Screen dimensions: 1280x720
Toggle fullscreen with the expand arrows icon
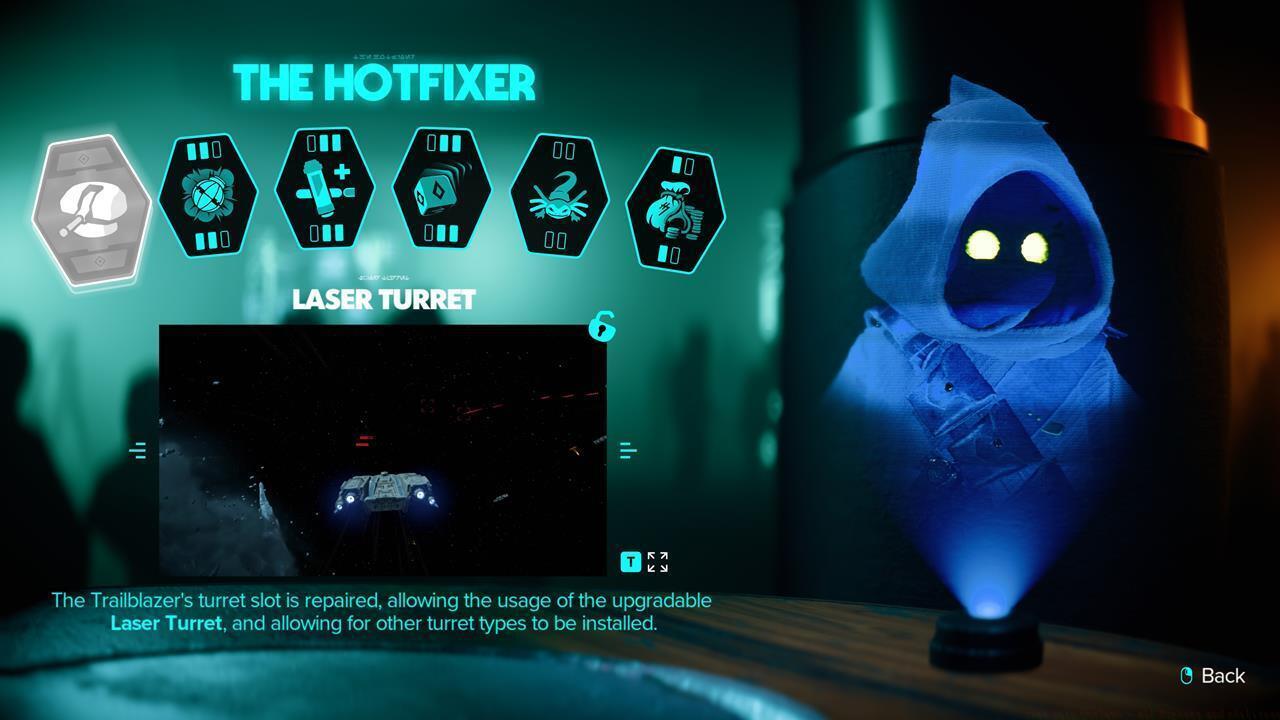[656, 562]
